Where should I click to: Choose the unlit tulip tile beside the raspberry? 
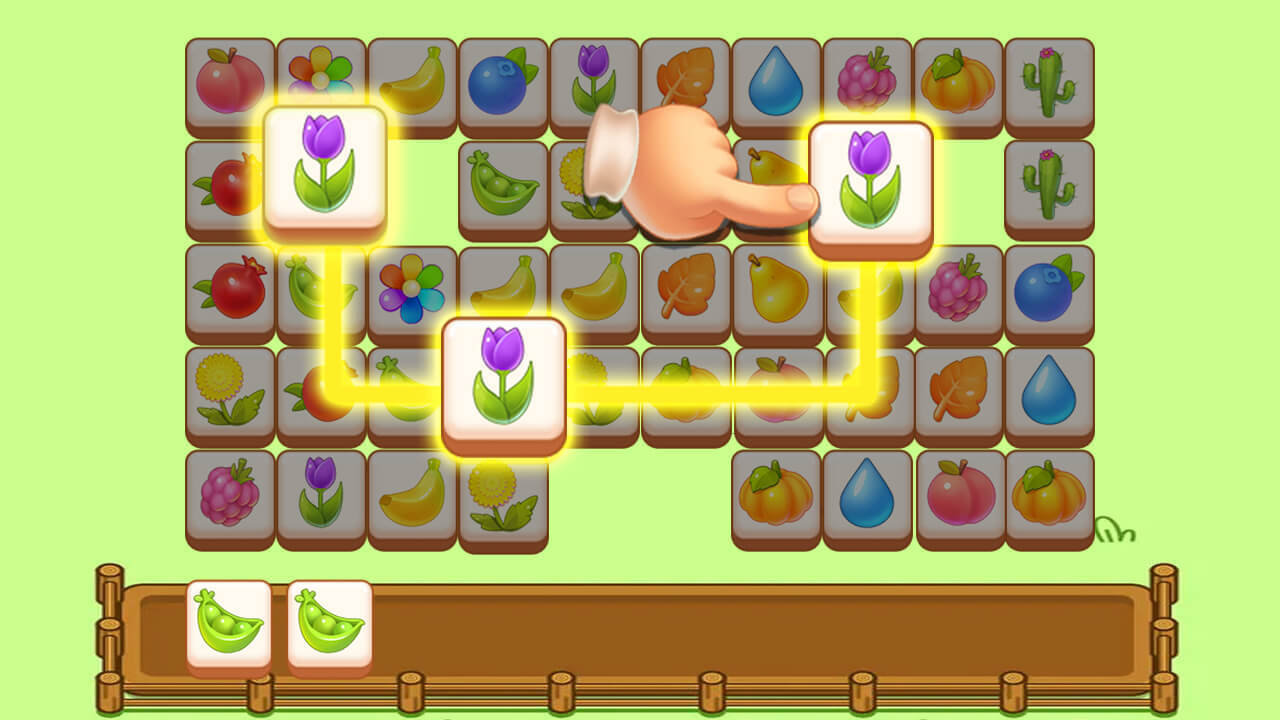[321, 494]
